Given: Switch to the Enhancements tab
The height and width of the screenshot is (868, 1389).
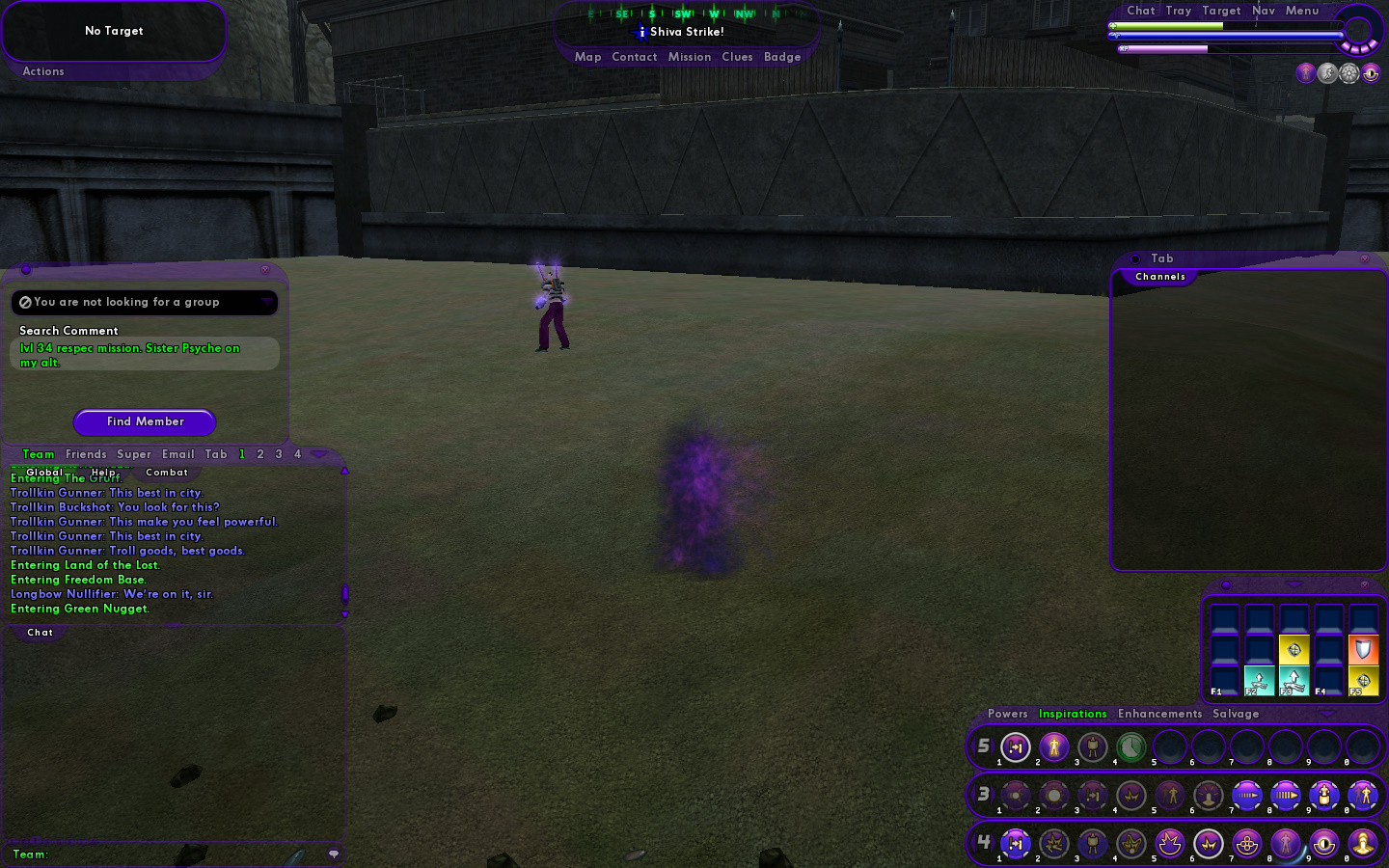Looking at the screenshot, I should [x=1159, y=714].
